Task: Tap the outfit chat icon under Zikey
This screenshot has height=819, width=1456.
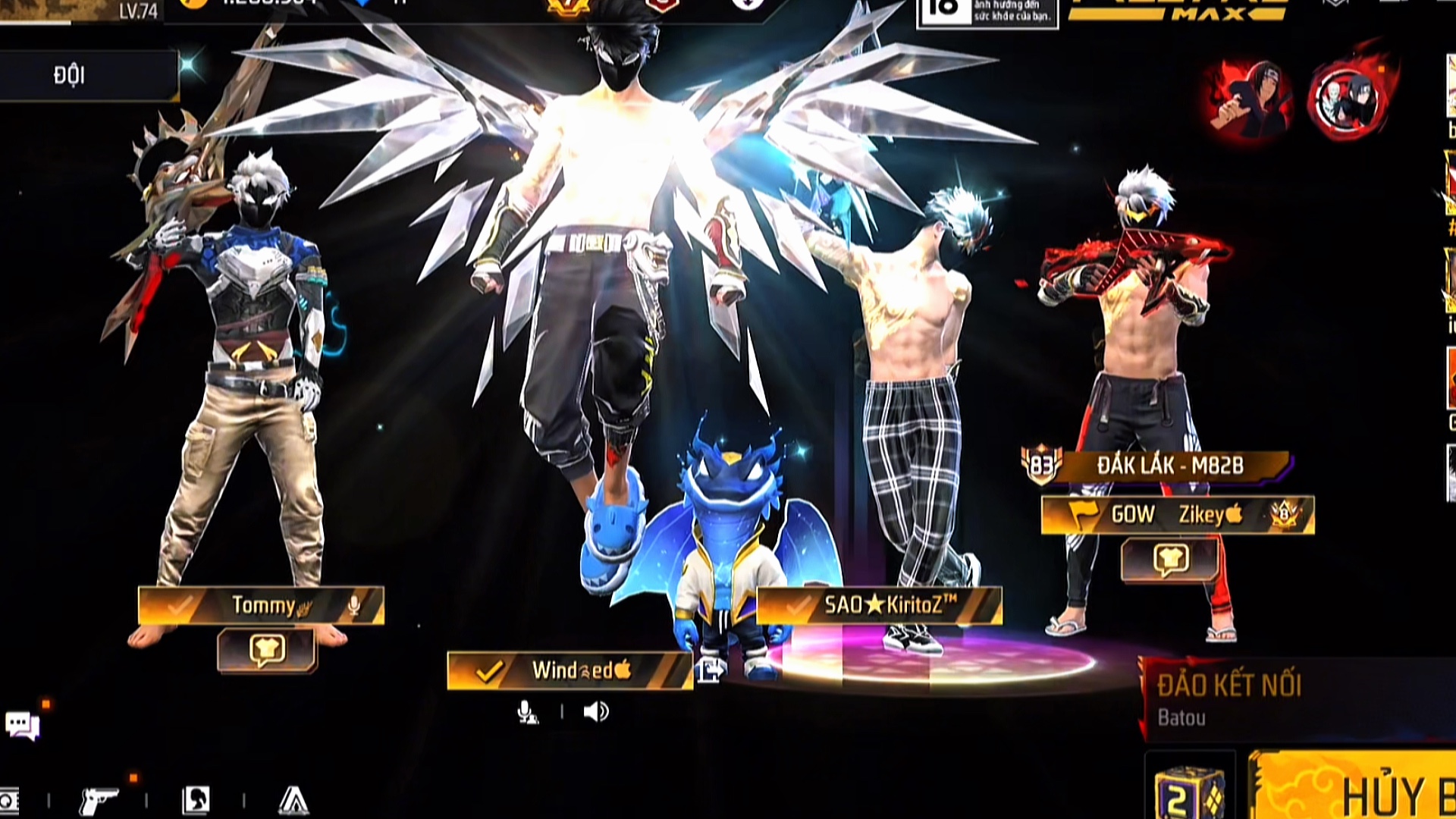Action: click(1170, 560)
